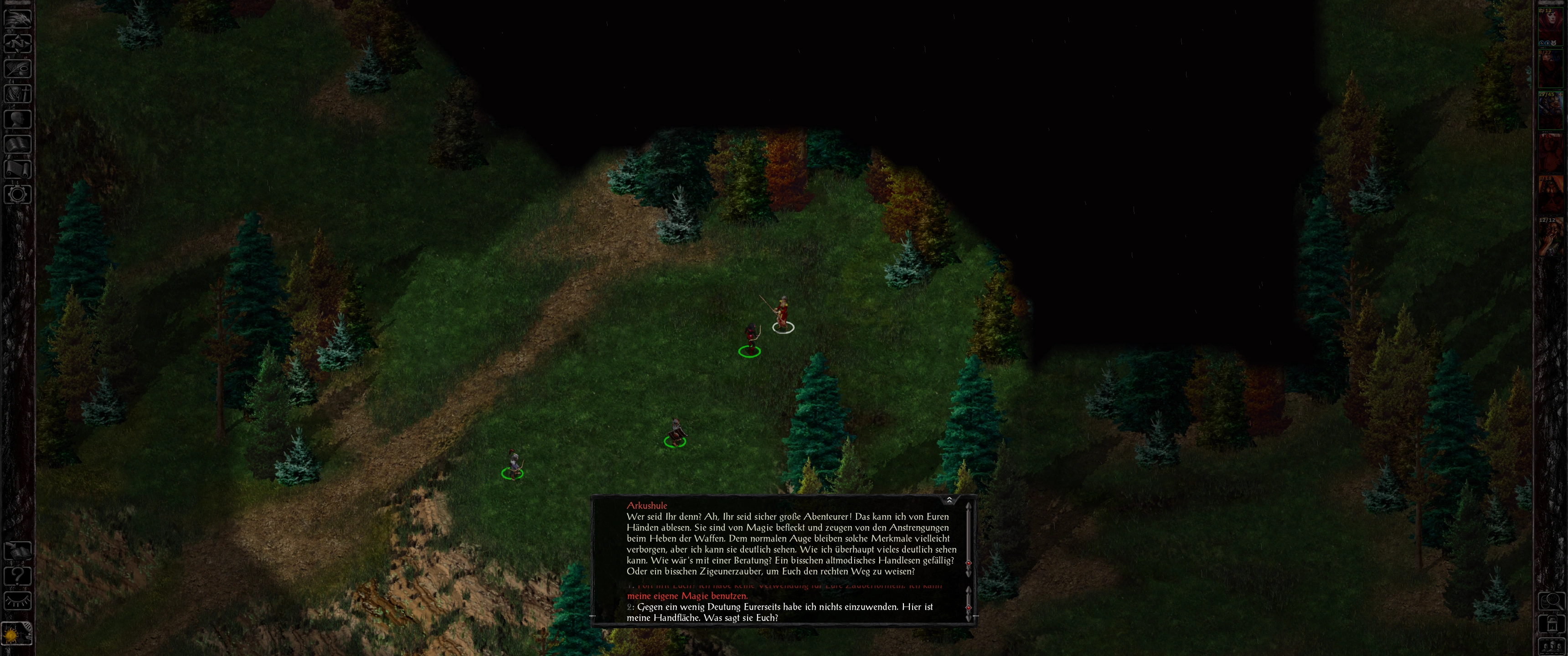Toggle the question mark help button
1568x656 pixels.
point(17,576)
